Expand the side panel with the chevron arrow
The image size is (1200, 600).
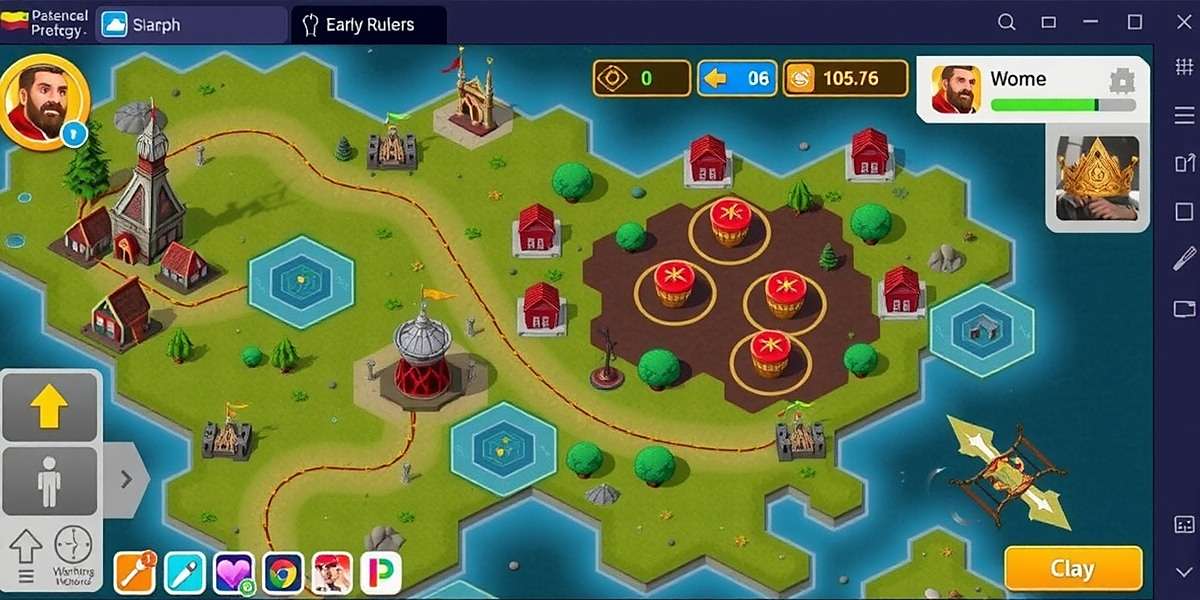click(126, 479)
